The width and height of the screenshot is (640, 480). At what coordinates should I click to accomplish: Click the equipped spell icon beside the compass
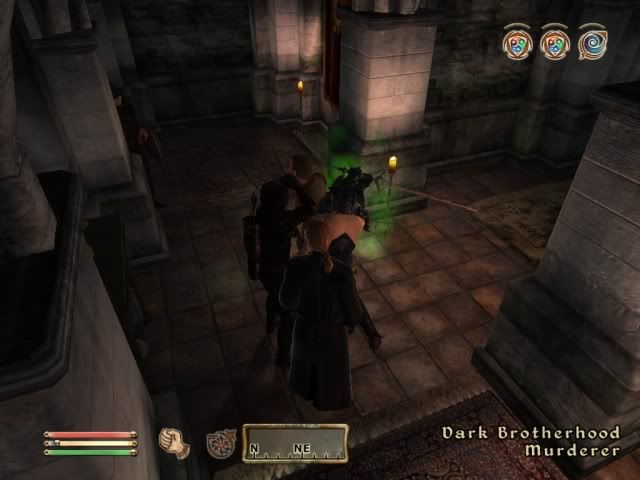[x=220, y=443]
